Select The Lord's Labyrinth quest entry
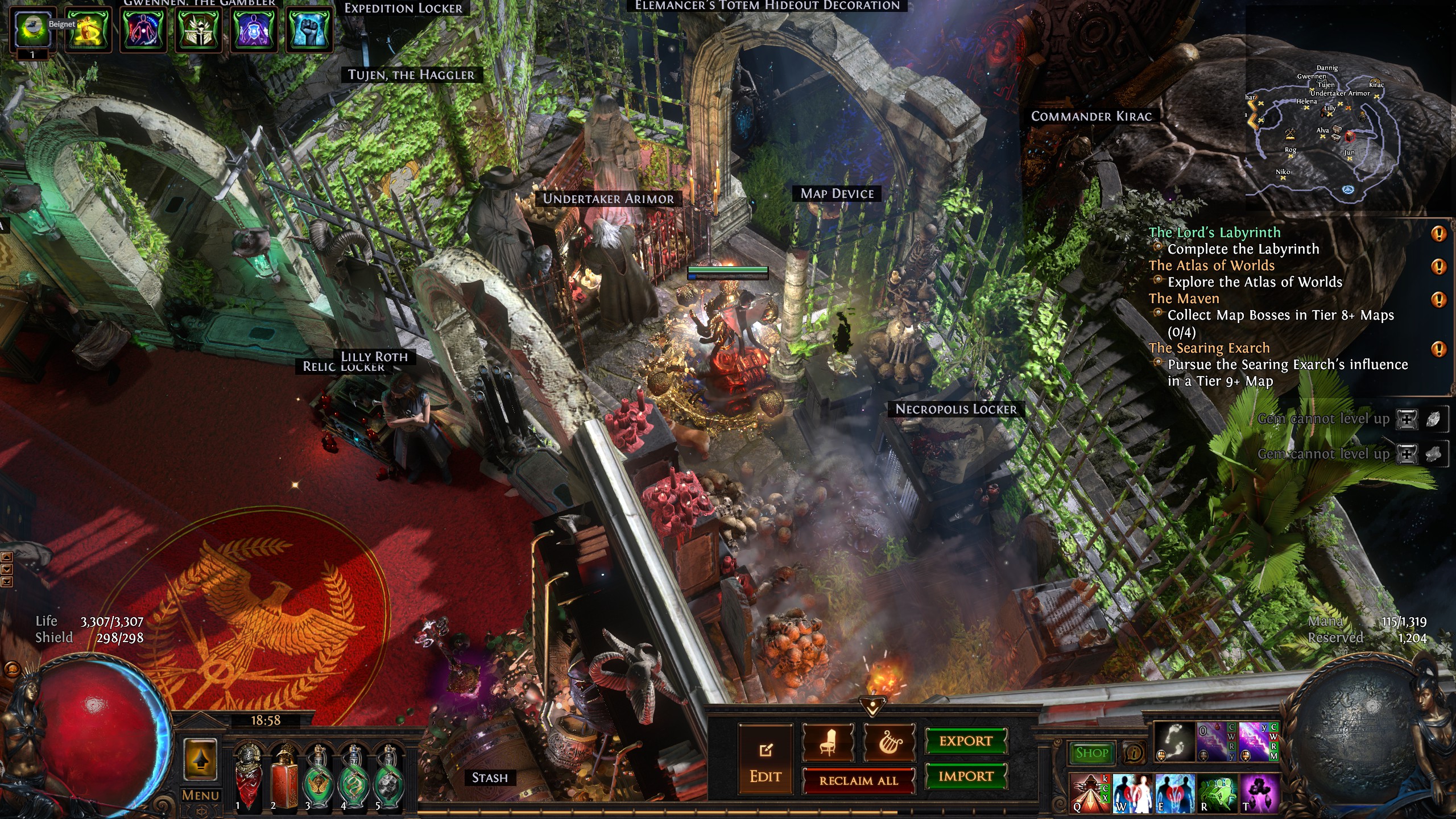 coord(1214,233)
